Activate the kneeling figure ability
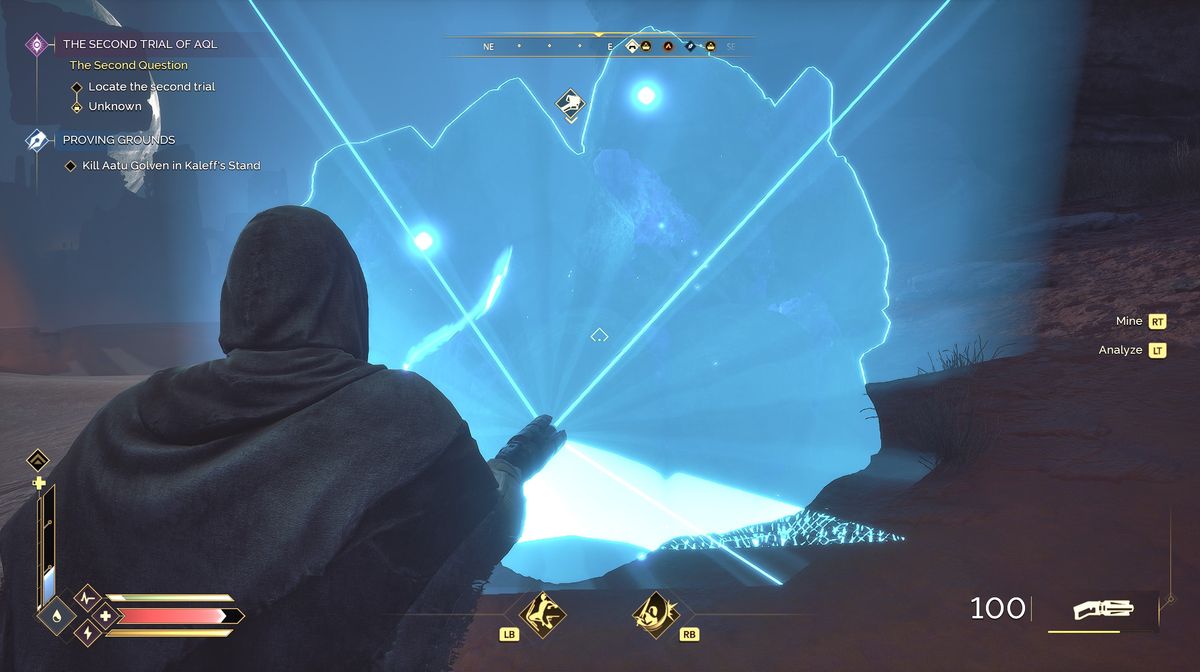The image size is (1200, 672). point(542,612)
